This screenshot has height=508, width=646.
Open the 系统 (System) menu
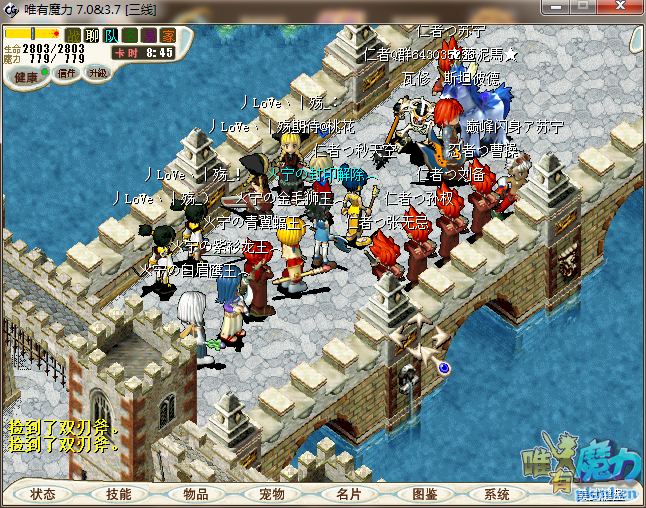pyautogui.click(x=497, y=494)
